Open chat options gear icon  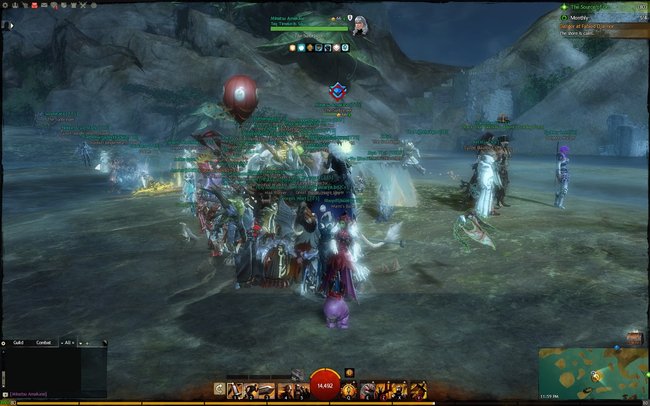pos(5,343)
